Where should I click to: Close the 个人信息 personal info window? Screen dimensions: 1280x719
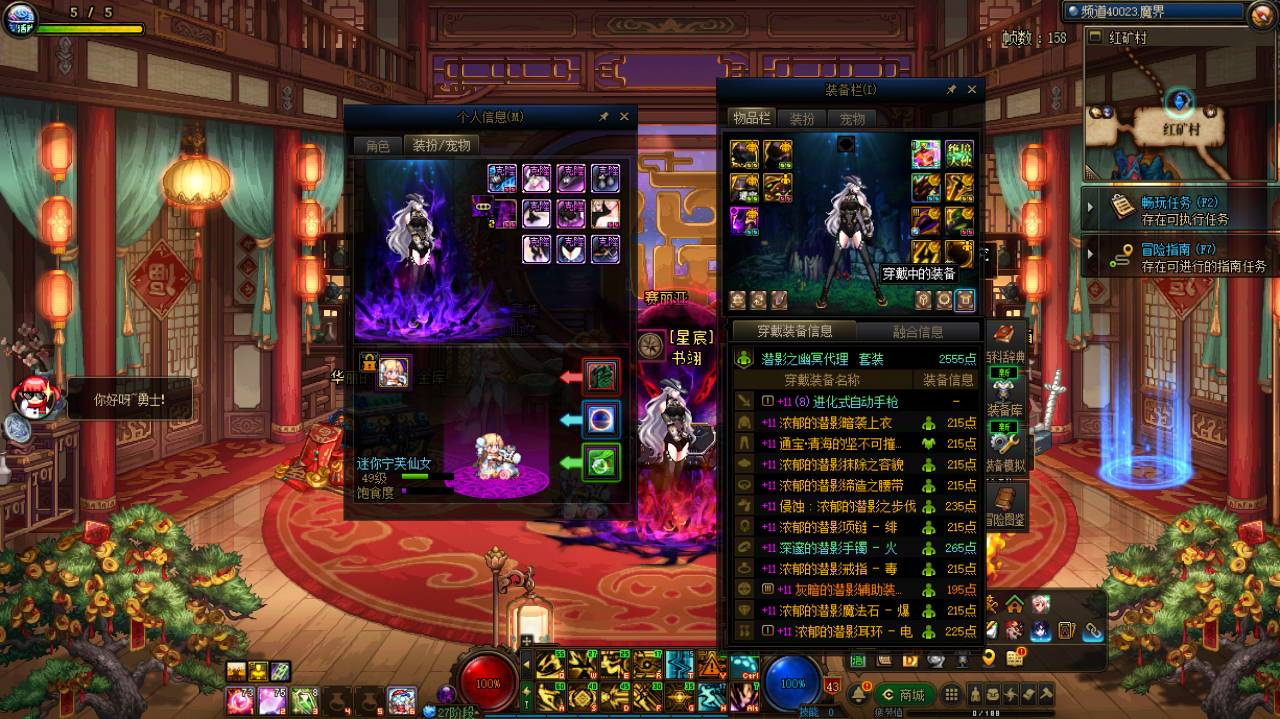(x=624, y=117)
